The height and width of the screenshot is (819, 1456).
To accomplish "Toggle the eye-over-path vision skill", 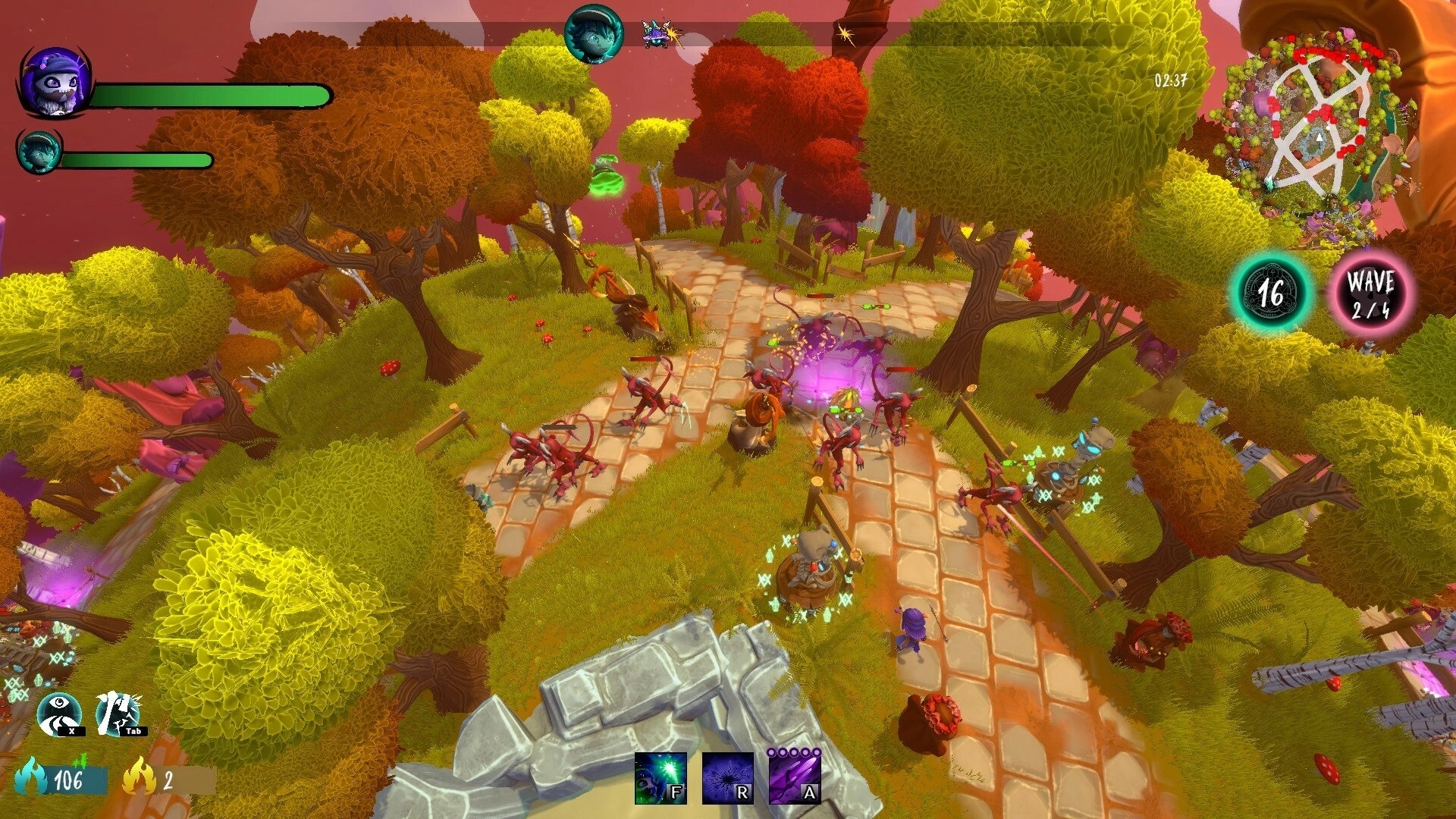I will [x=60, y=714].
